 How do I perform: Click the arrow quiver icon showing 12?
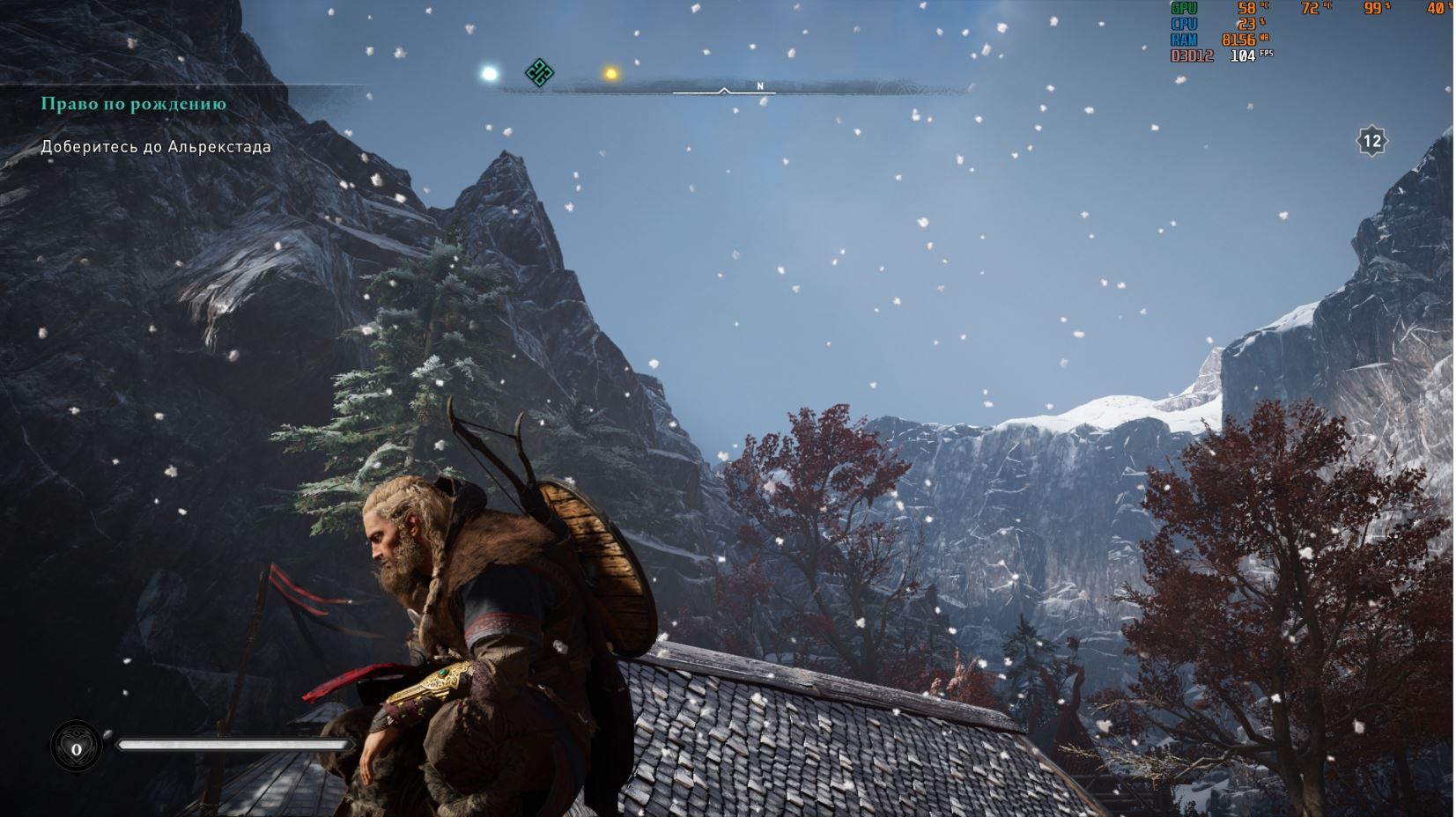[1371, 141]
